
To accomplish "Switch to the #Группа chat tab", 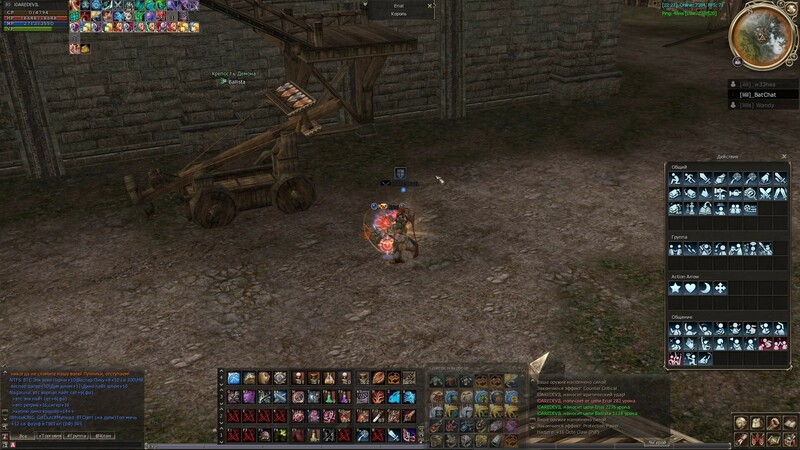I will click(x=77, y=437).
